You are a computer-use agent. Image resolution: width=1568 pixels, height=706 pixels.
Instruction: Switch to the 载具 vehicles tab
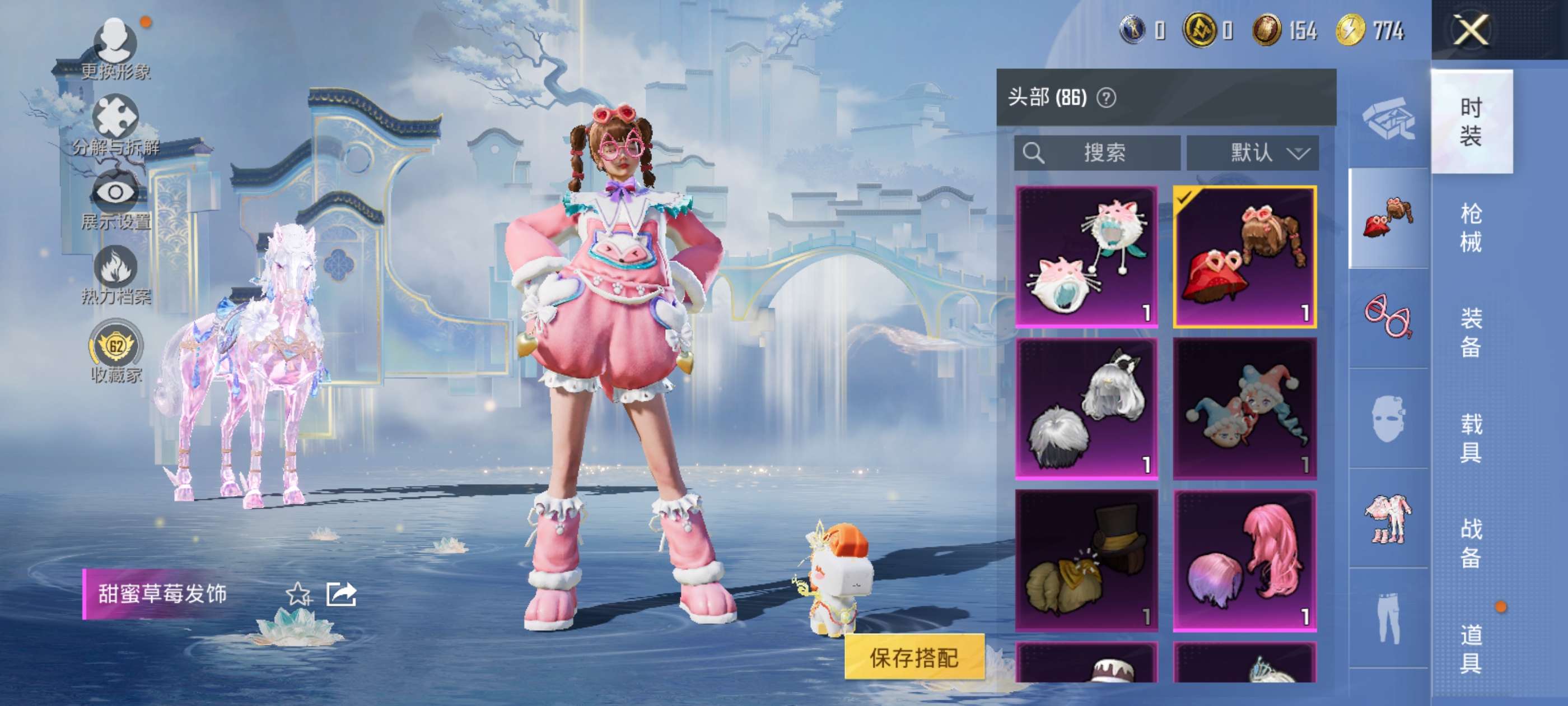1471,438
